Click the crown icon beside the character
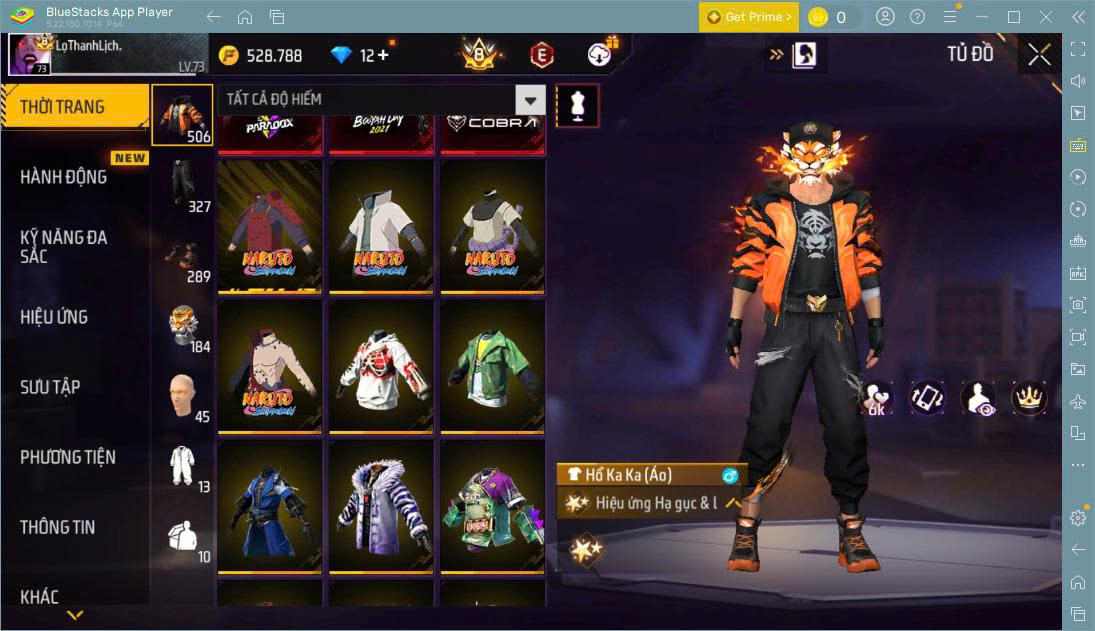The height and width of the screenshot is (631, 1095). 1029,397
